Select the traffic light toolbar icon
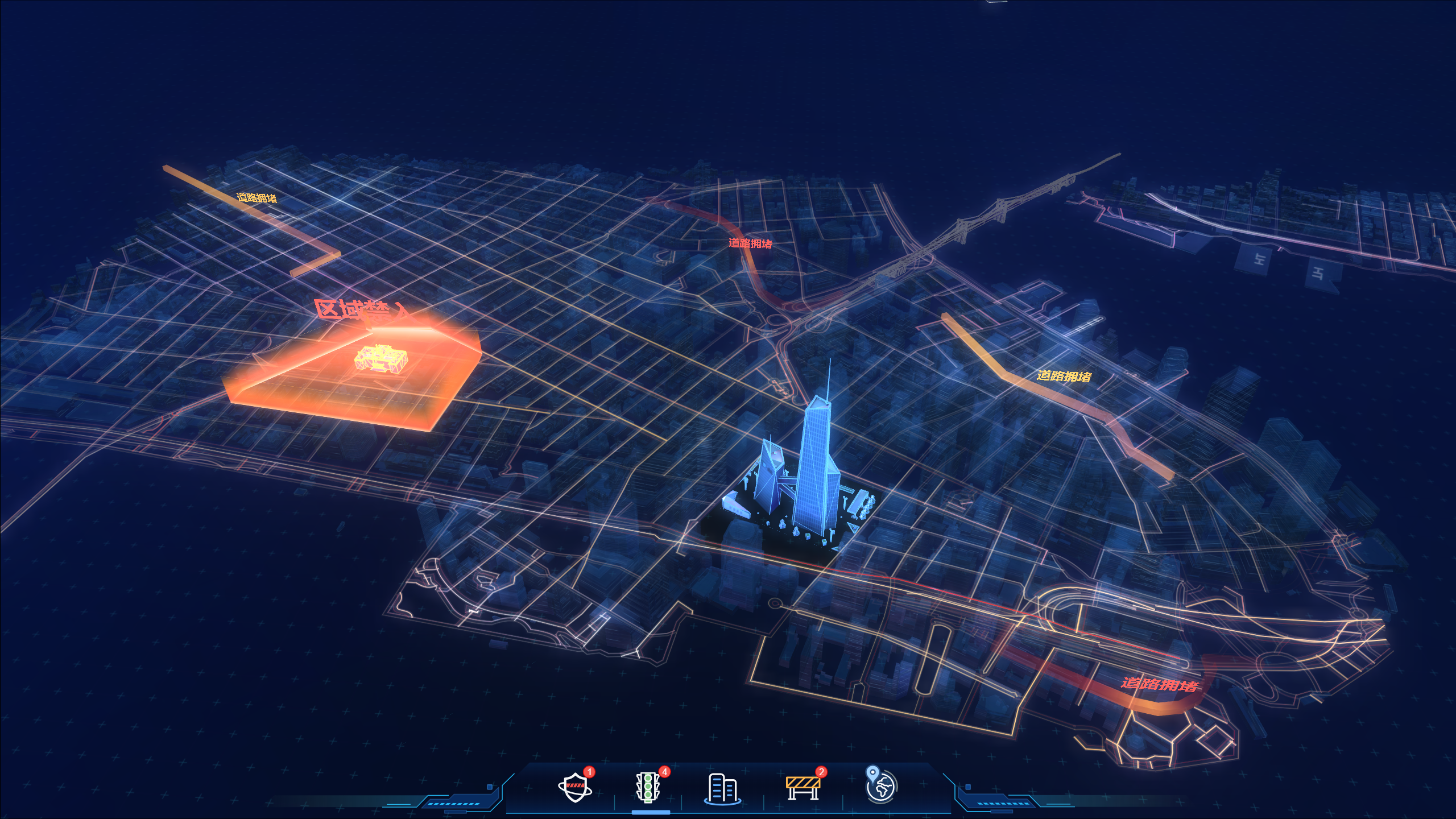Viewport: 1456px width, 819px height. click(648, 787)
